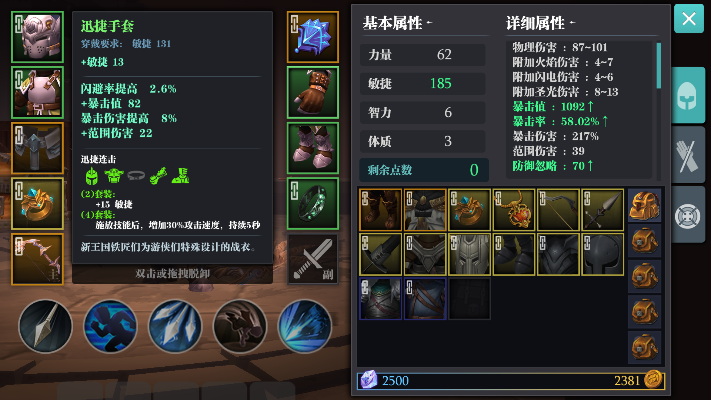This screenshot has height=400, width=711.
Task: Click the secondary weapon sword slot
Action: pyautogui.click(x=312, y=259)
